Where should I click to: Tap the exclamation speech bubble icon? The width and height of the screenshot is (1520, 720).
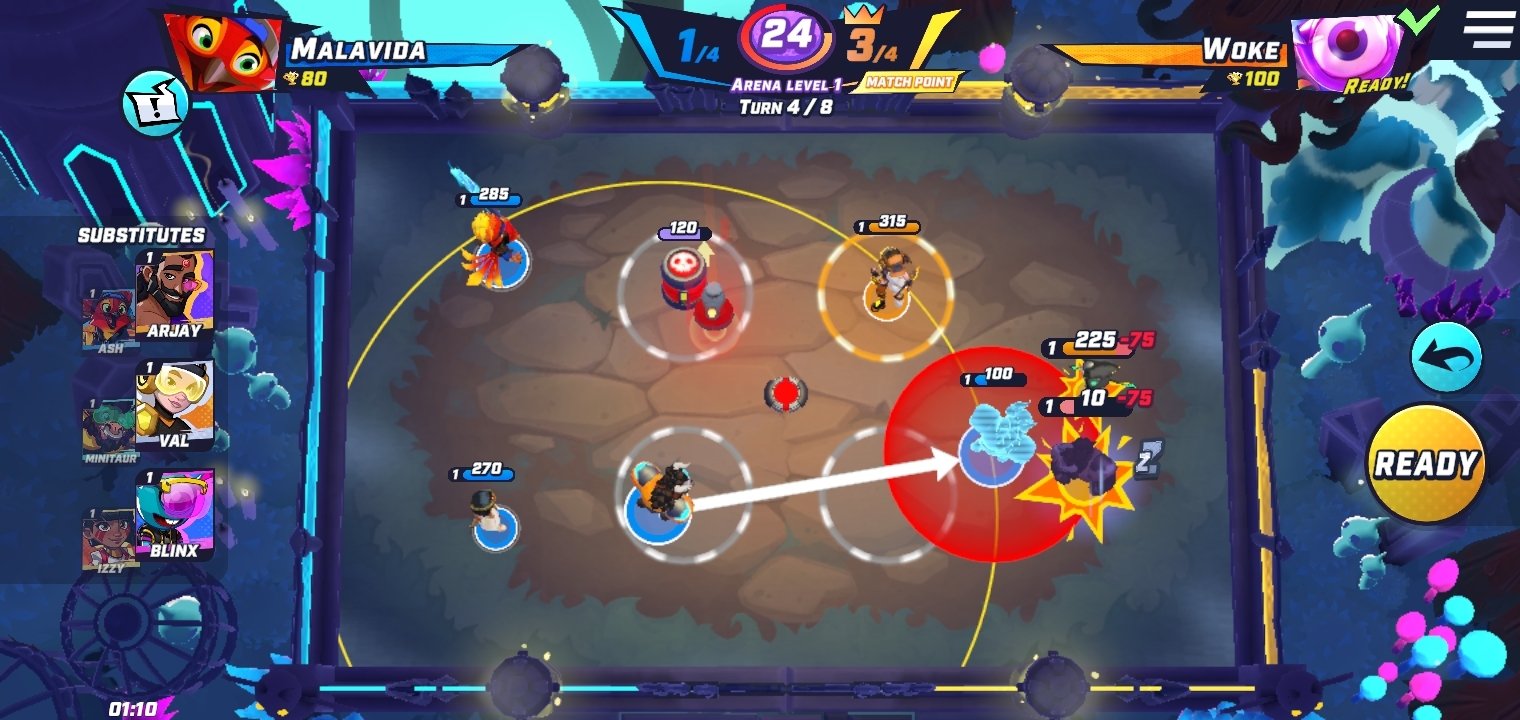click(155, 103)
